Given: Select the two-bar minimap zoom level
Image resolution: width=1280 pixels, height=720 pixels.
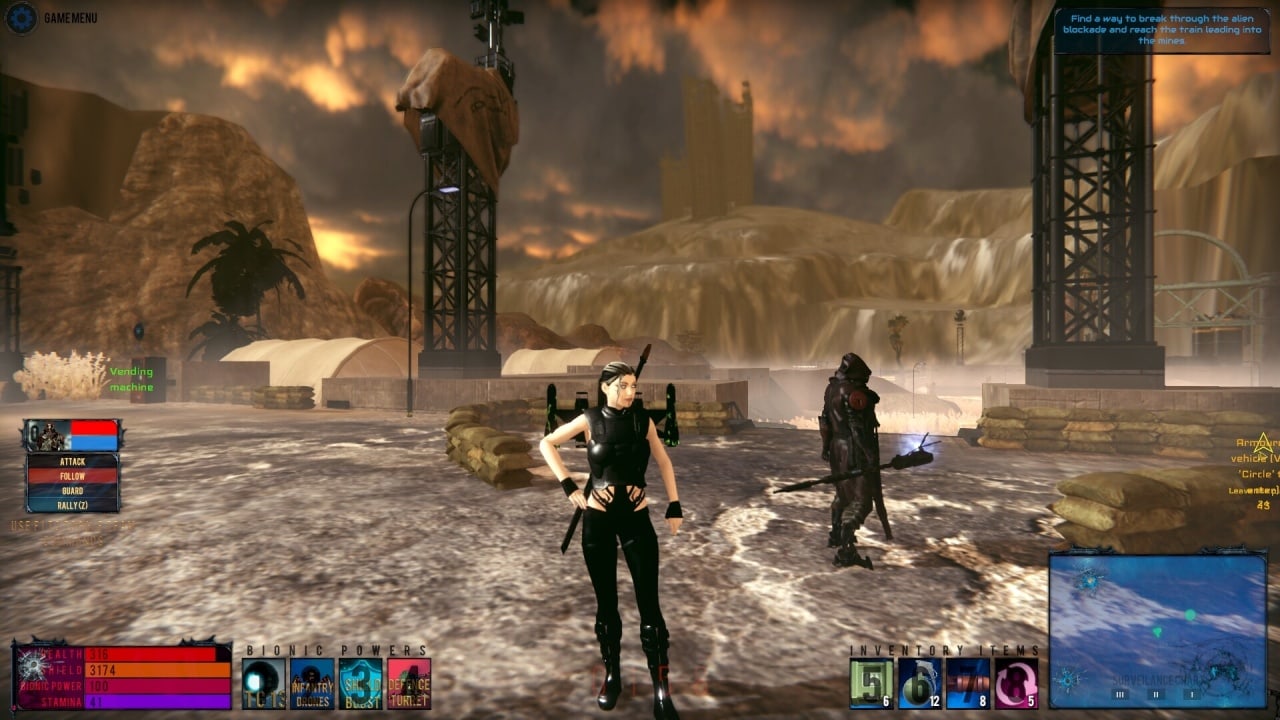Looking at the screenshot, I should point(1157,694).
